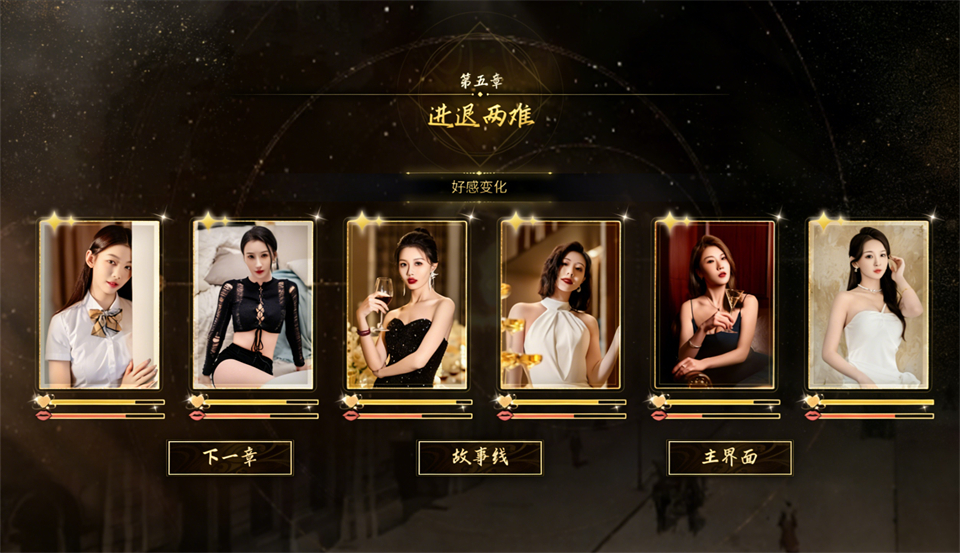Select the card with white shirt and bow tie
The height and width of the screenshot is (553, 960).
99,304
